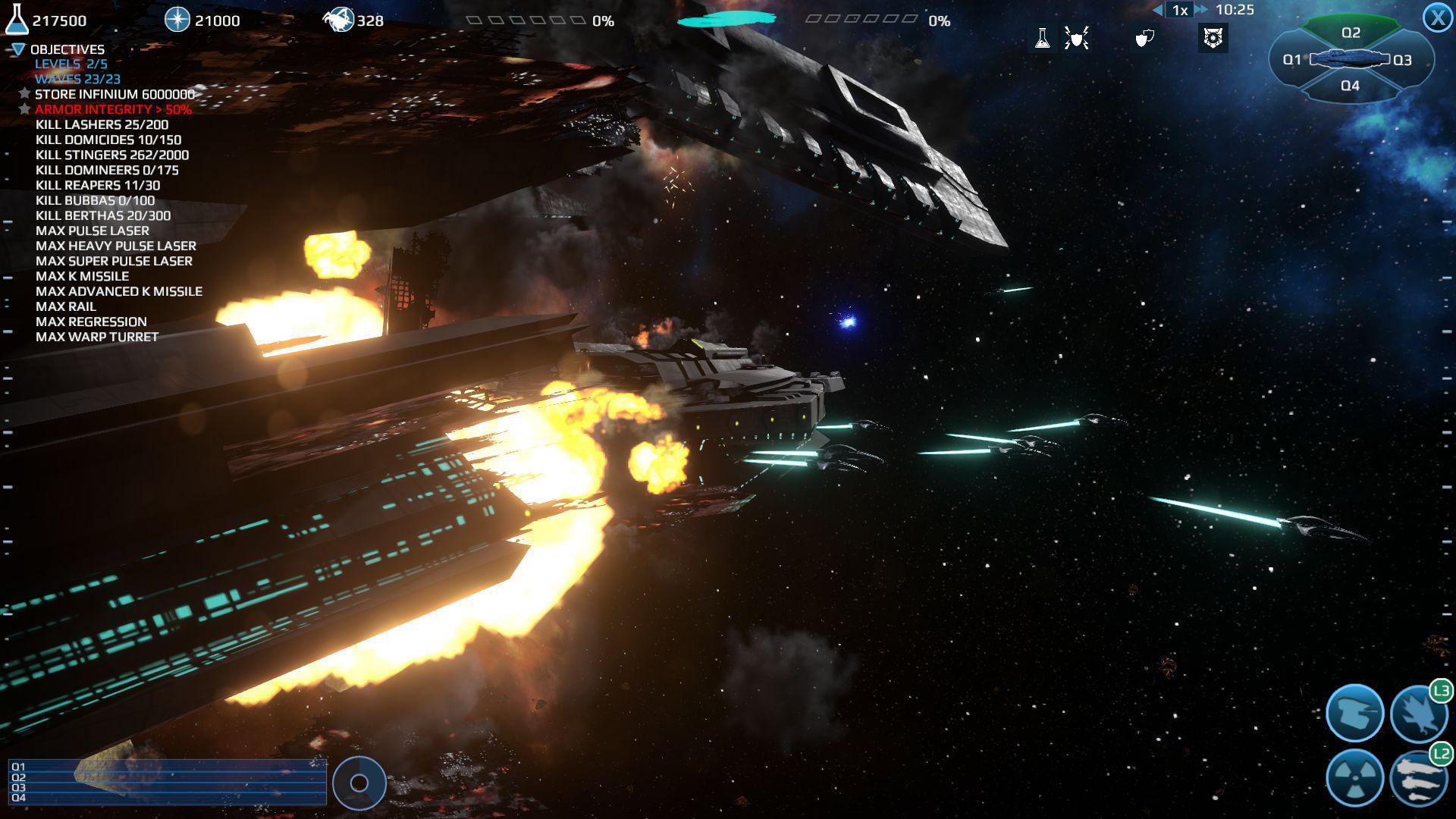The height and width of the screenshot is (819, 1456).
Task: Click the WAVES 23/23 counter
Action: click(x=79, y=78)
